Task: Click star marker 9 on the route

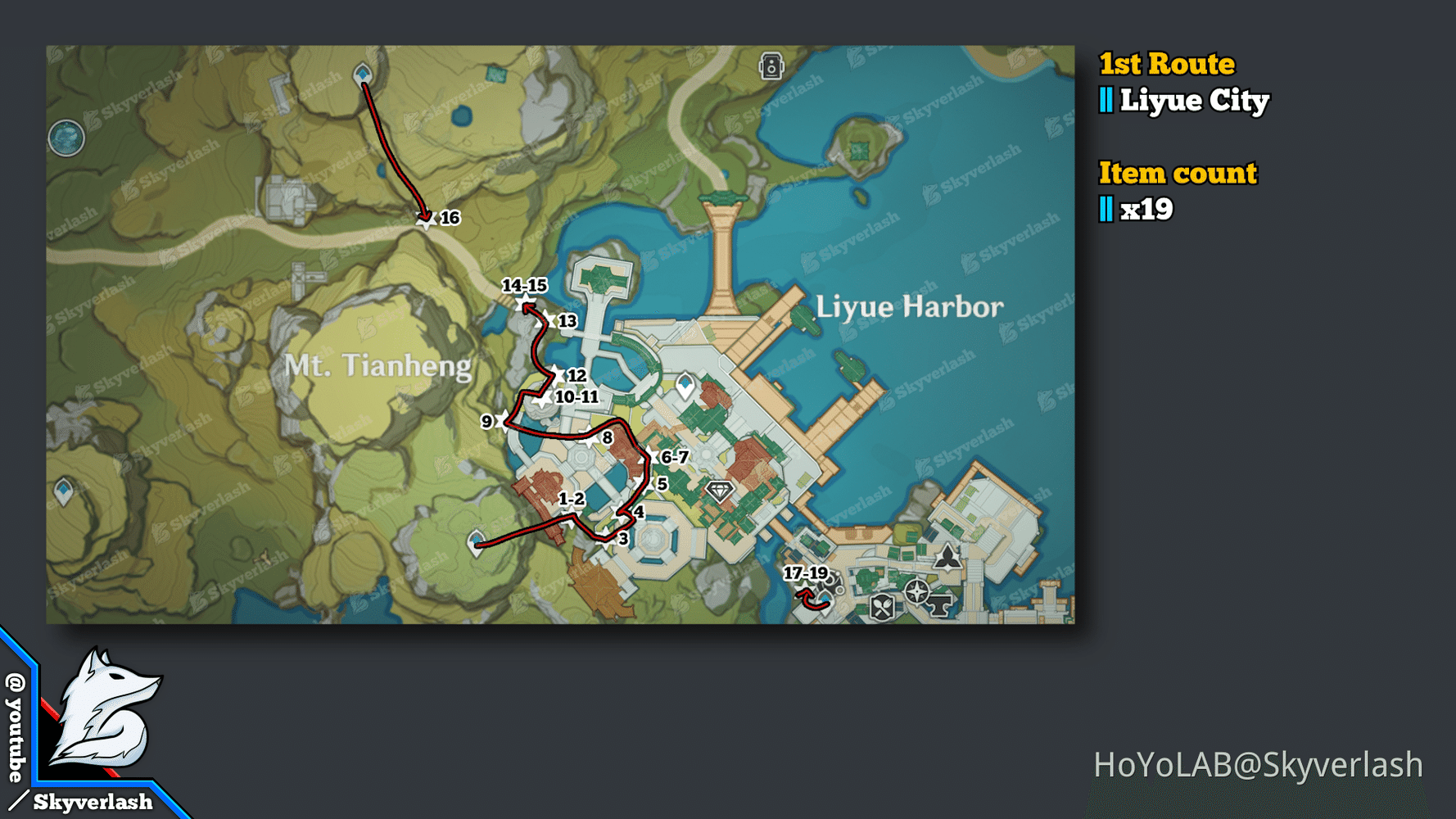Action: click(501, 420)
